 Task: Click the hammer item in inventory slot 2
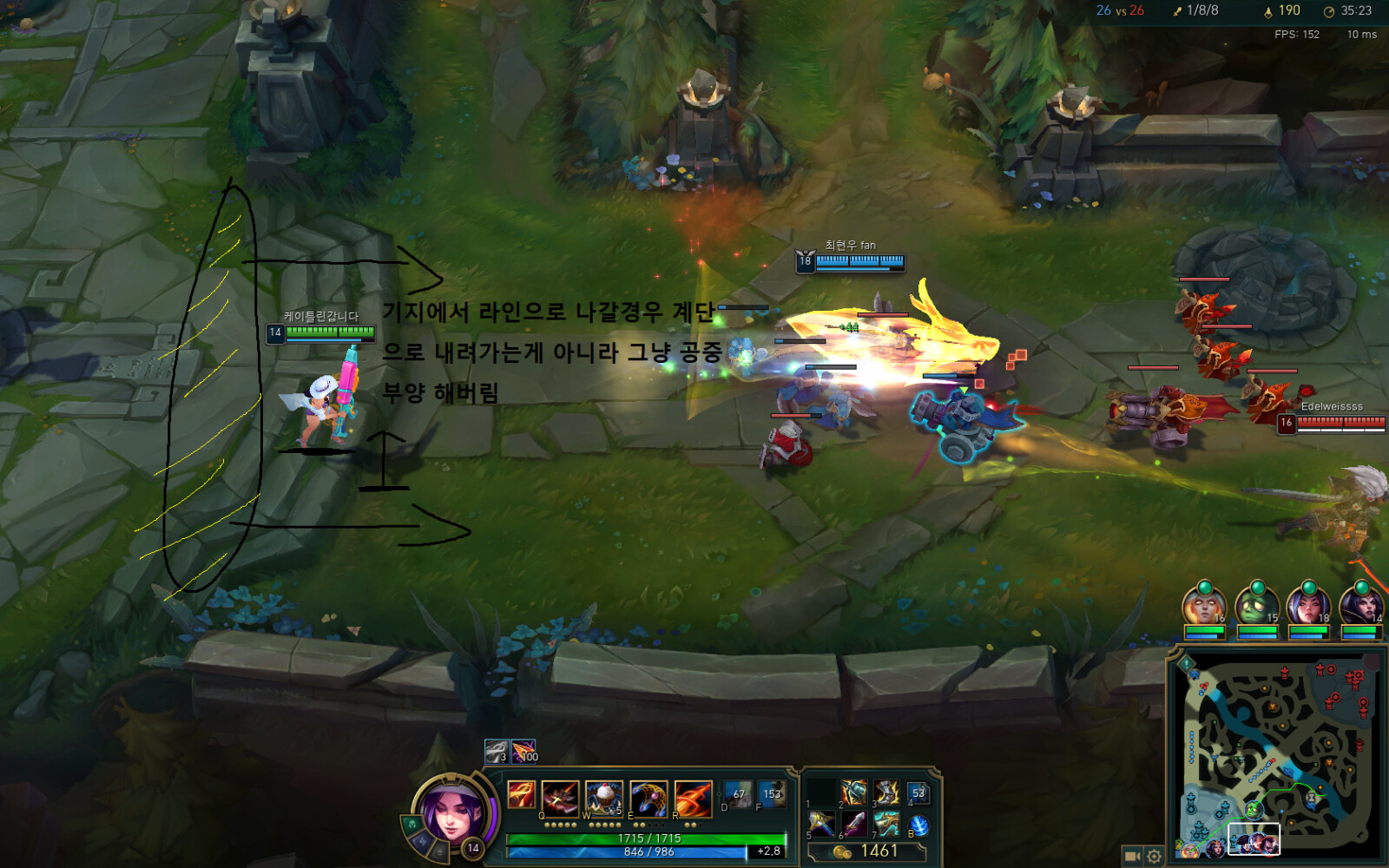pyautogui.click(x=854, y=793)
